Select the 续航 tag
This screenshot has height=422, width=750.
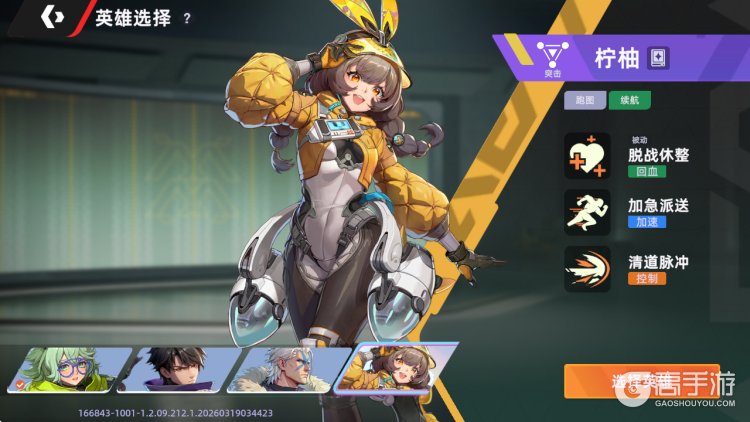pos(629,100)
